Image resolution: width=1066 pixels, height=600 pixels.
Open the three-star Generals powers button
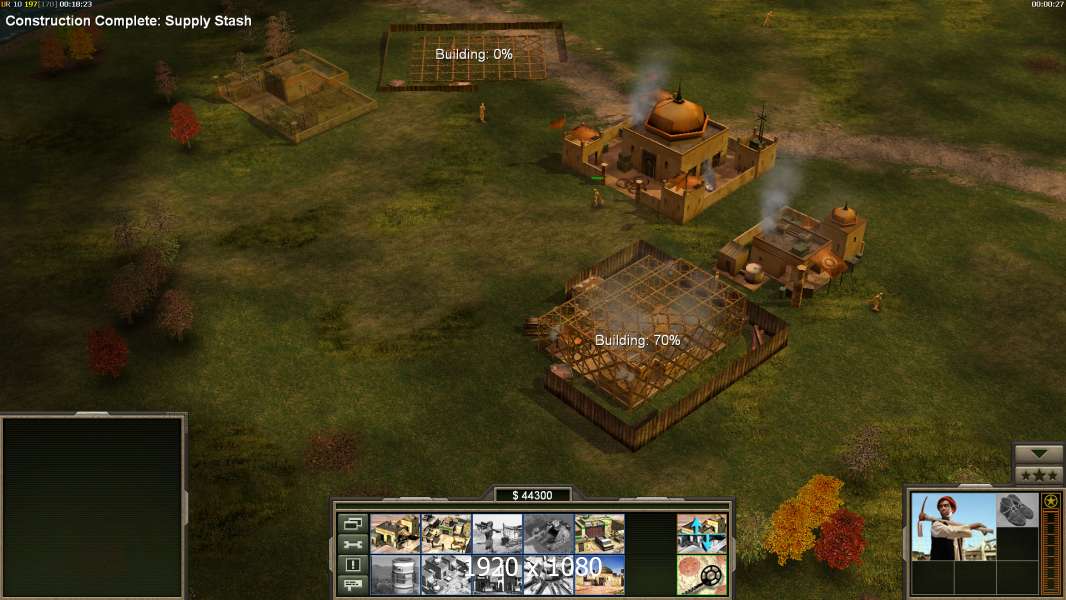point(1038,475)
